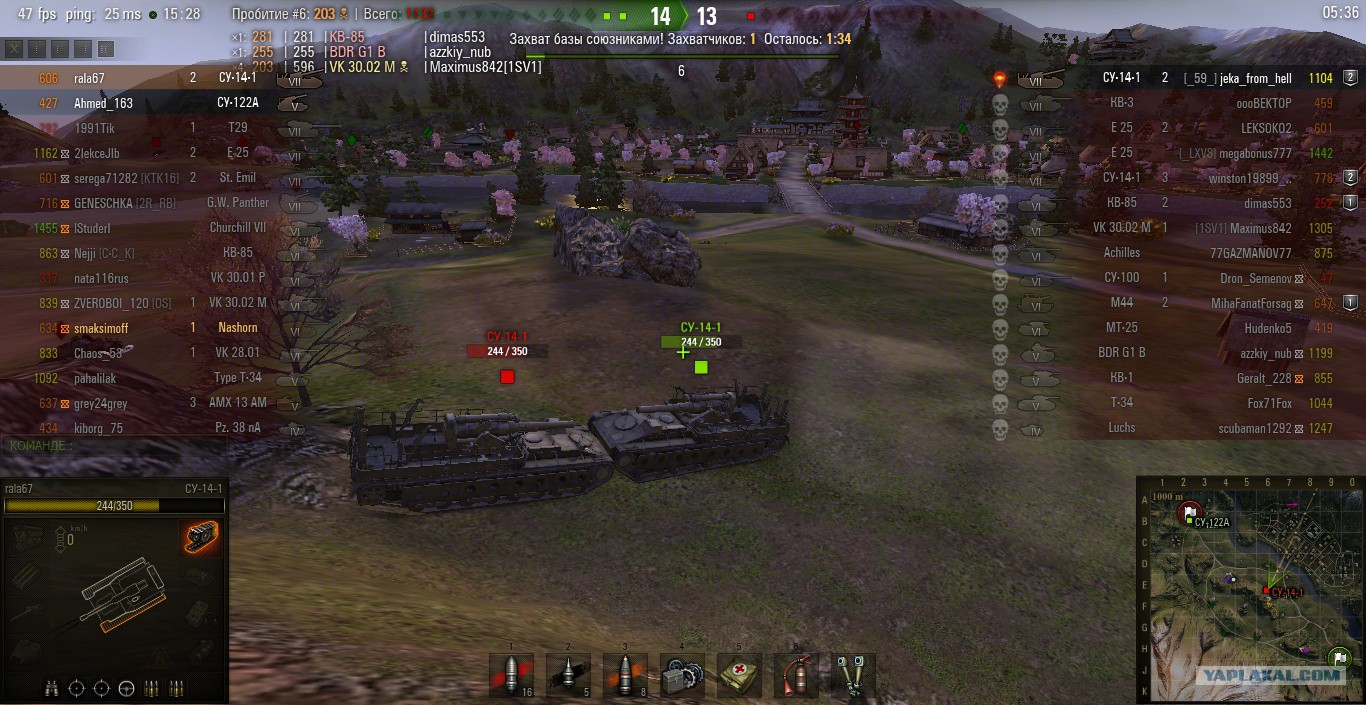The image size is (1366, 705).
Task: Open the YAPLAKAL.COM watermark link
Action: pos(1270,675)
